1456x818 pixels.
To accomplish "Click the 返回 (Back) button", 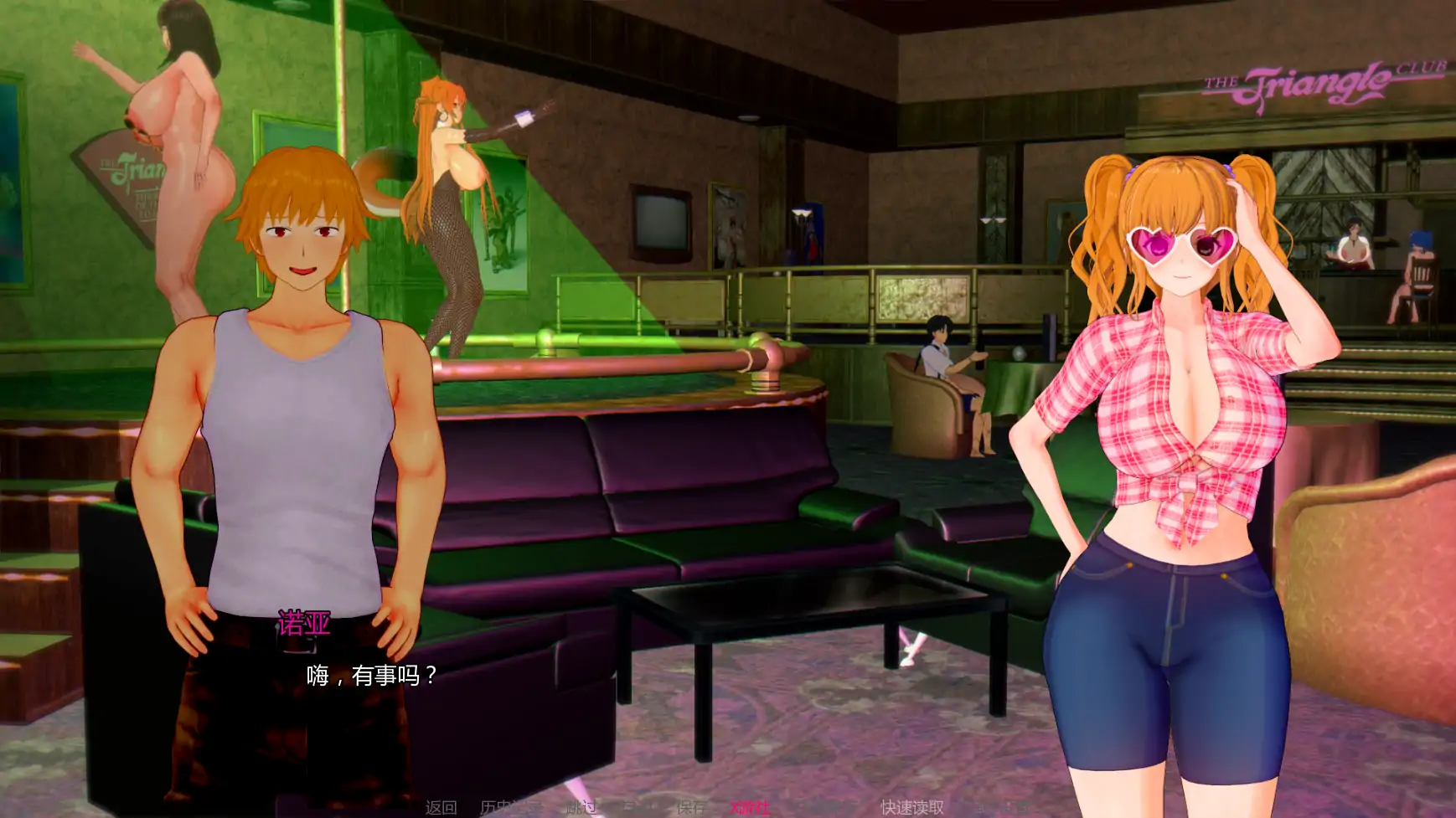I will [x=441, y=807].
